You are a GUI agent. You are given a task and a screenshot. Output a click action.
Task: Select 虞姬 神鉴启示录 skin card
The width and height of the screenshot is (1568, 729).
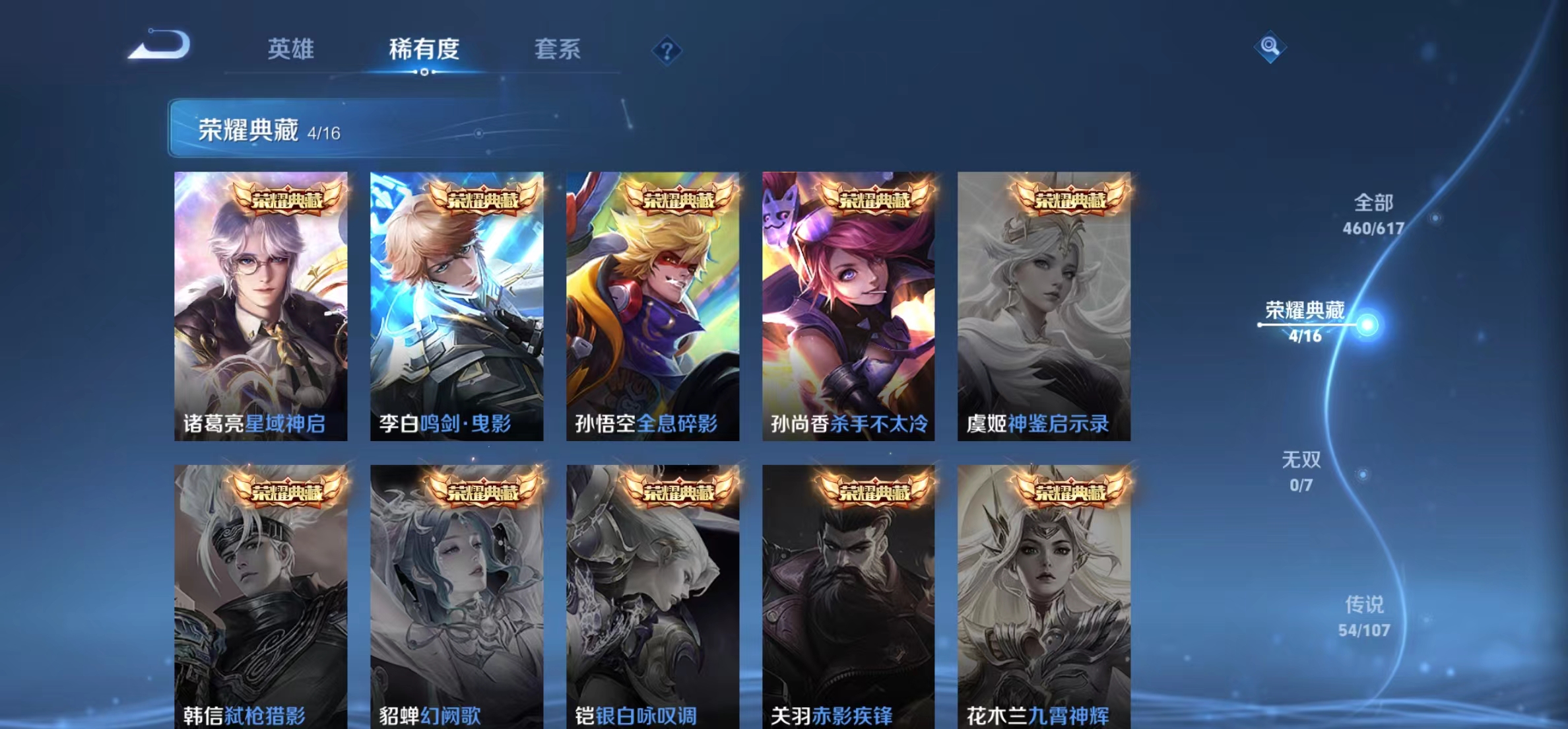(x=1044, y=306)
